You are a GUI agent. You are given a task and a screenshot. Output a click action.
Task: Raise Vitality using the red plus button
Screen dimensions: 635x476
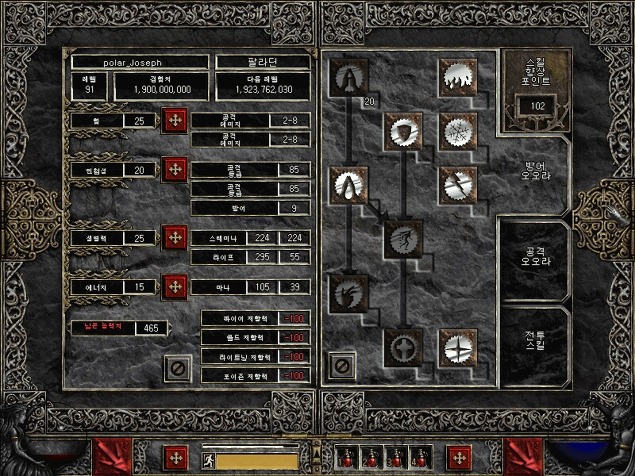(x=176, y=238)
